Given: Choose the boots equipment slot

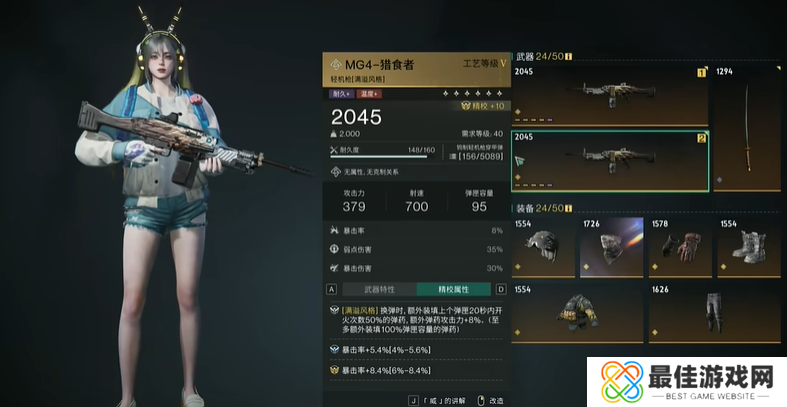Looking at the screenshot, I should coord(749,247).
